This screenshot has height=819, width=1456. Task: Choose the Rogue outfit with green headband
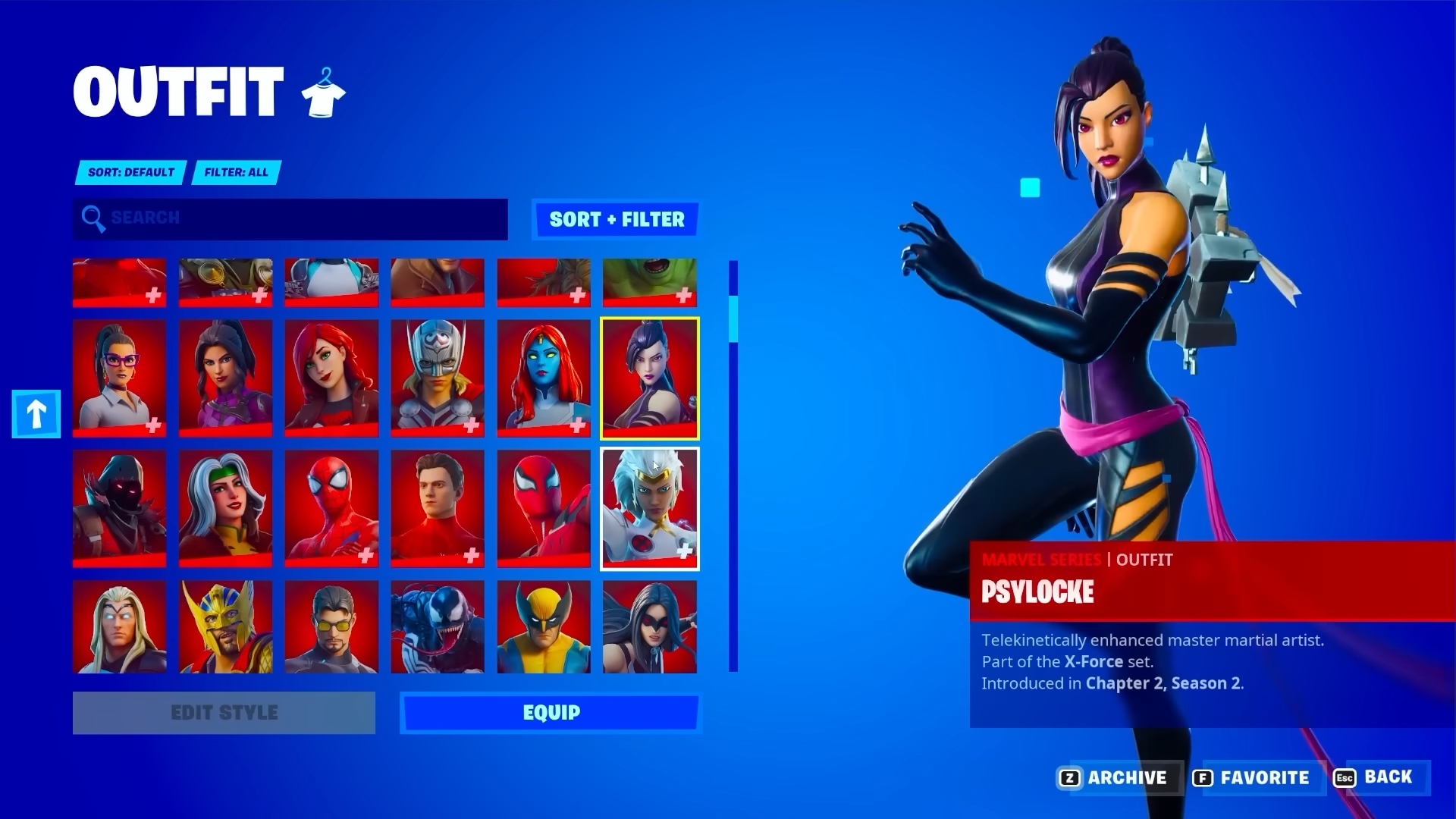[x=225, y=508]
